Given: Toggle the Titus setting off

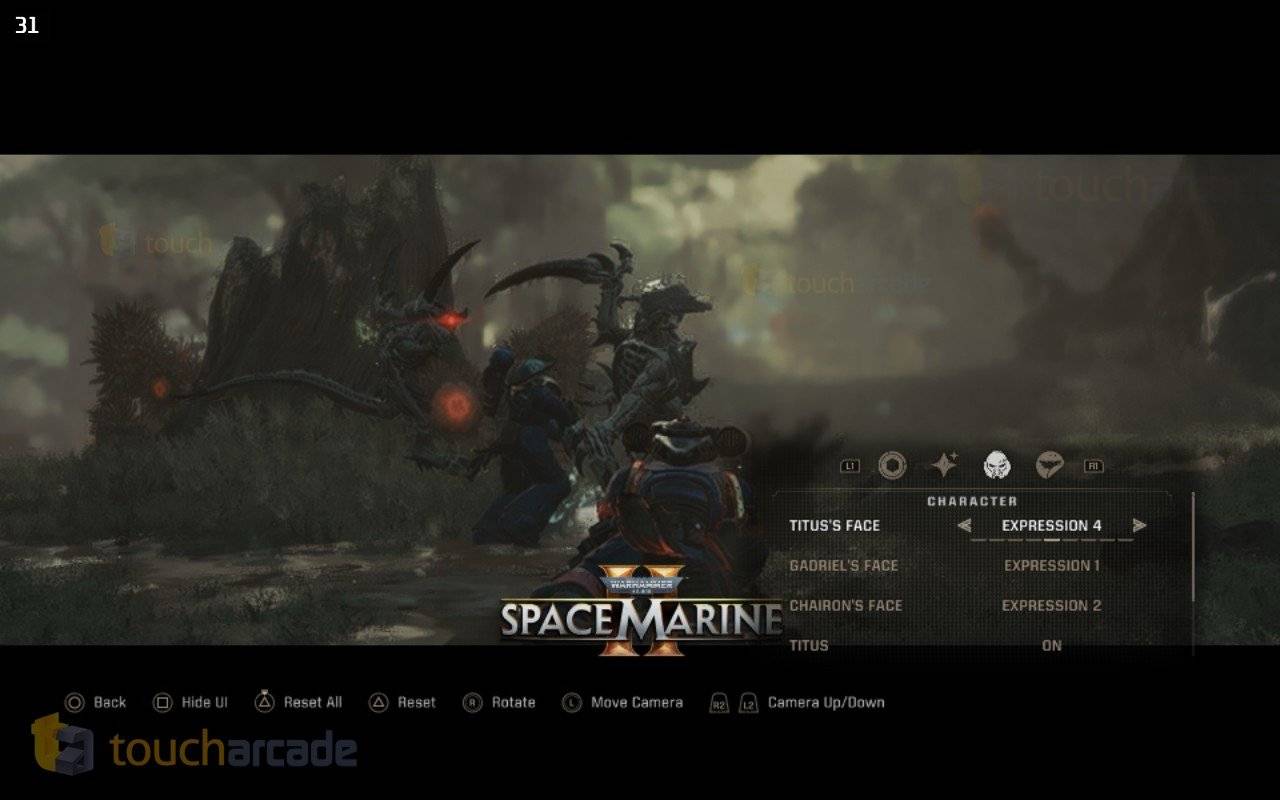Looking at the screenshot, I should tap(1051, 645).
